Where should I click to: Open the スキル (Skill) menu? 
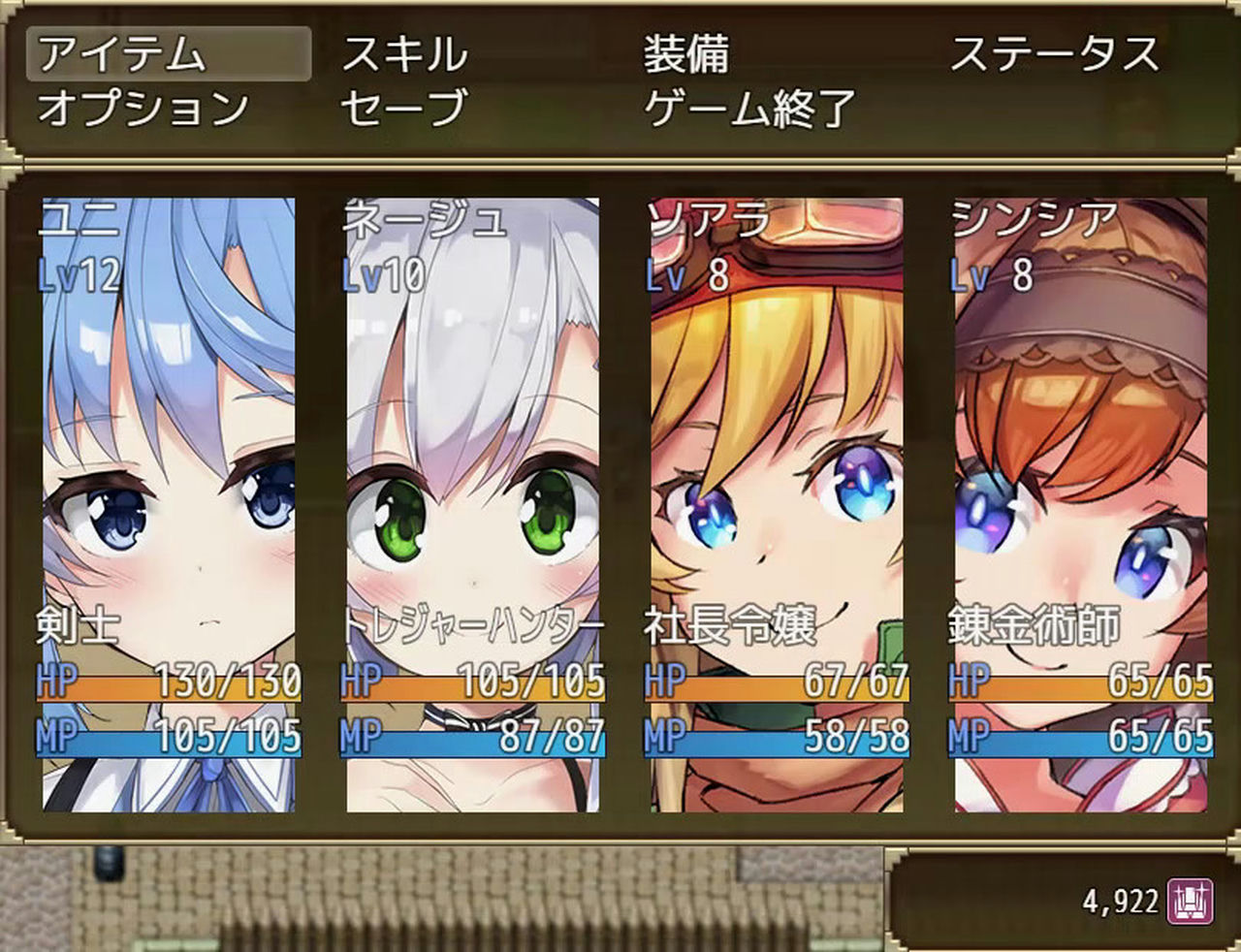pyautogui.click(x=402, y=56)
